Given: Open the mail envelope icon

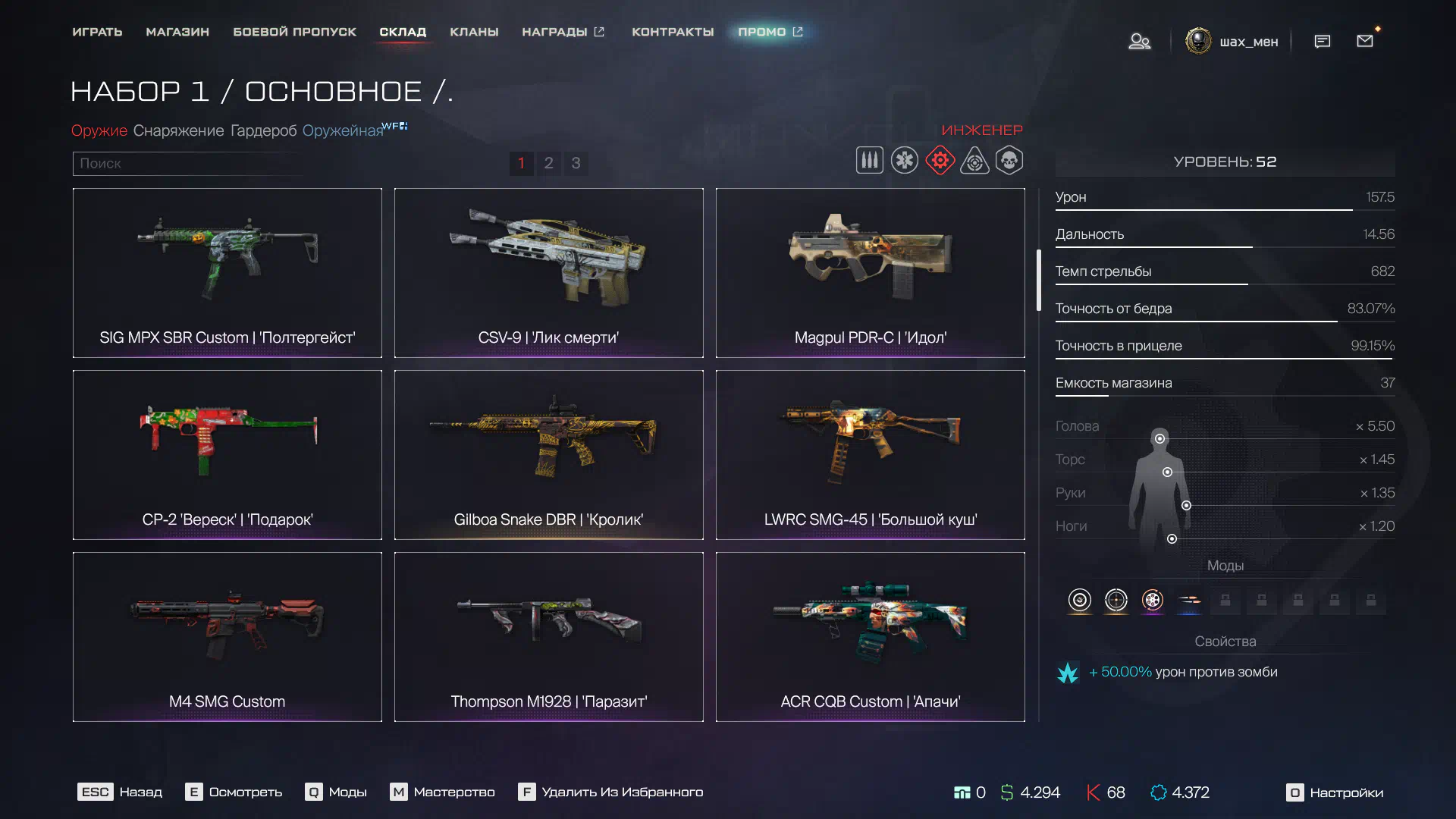Looking at the screenshot, I should (x=1365, y=41).
